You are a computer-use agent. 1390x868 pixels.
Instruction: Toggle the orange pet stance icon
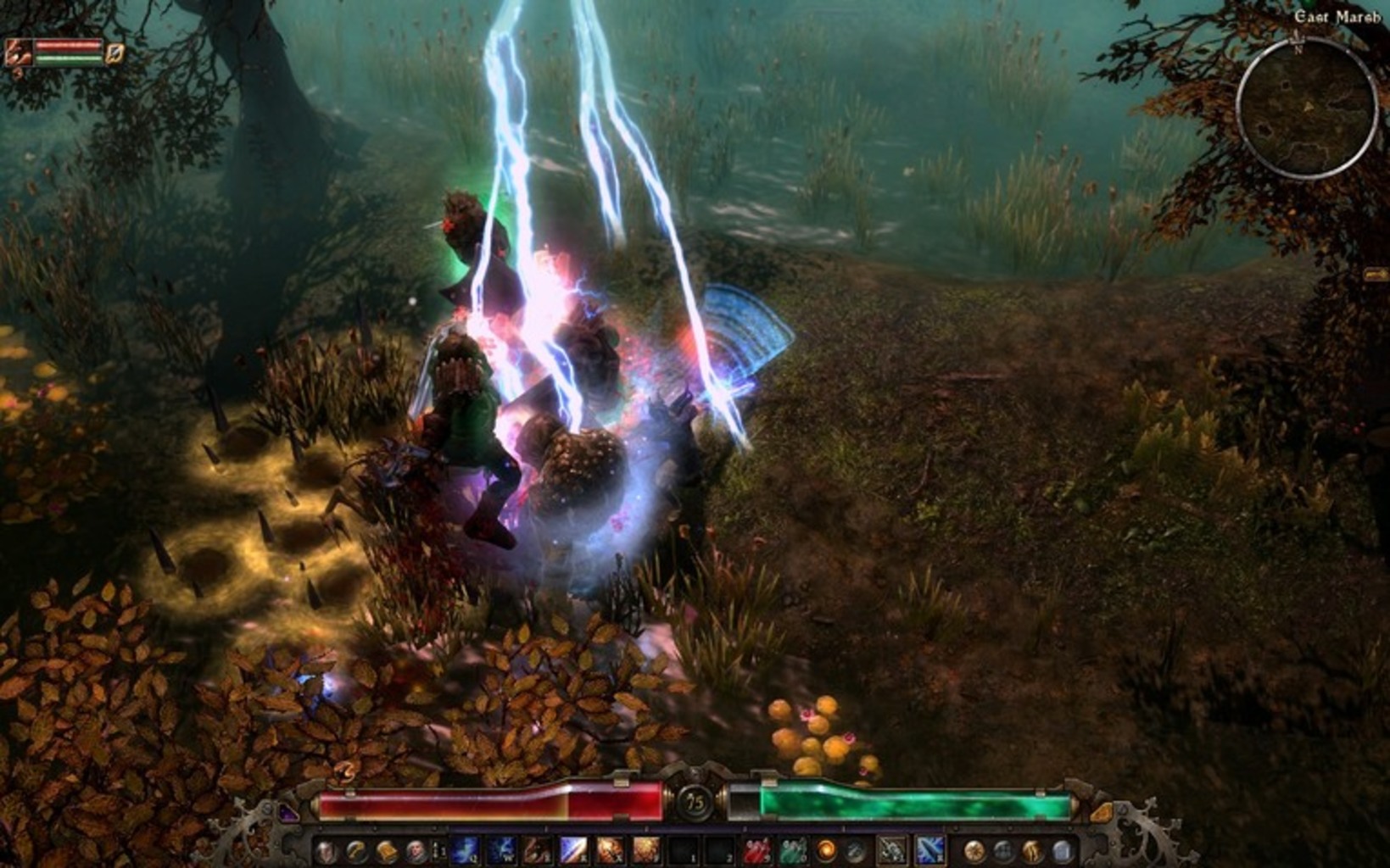[x=115, y=53]
